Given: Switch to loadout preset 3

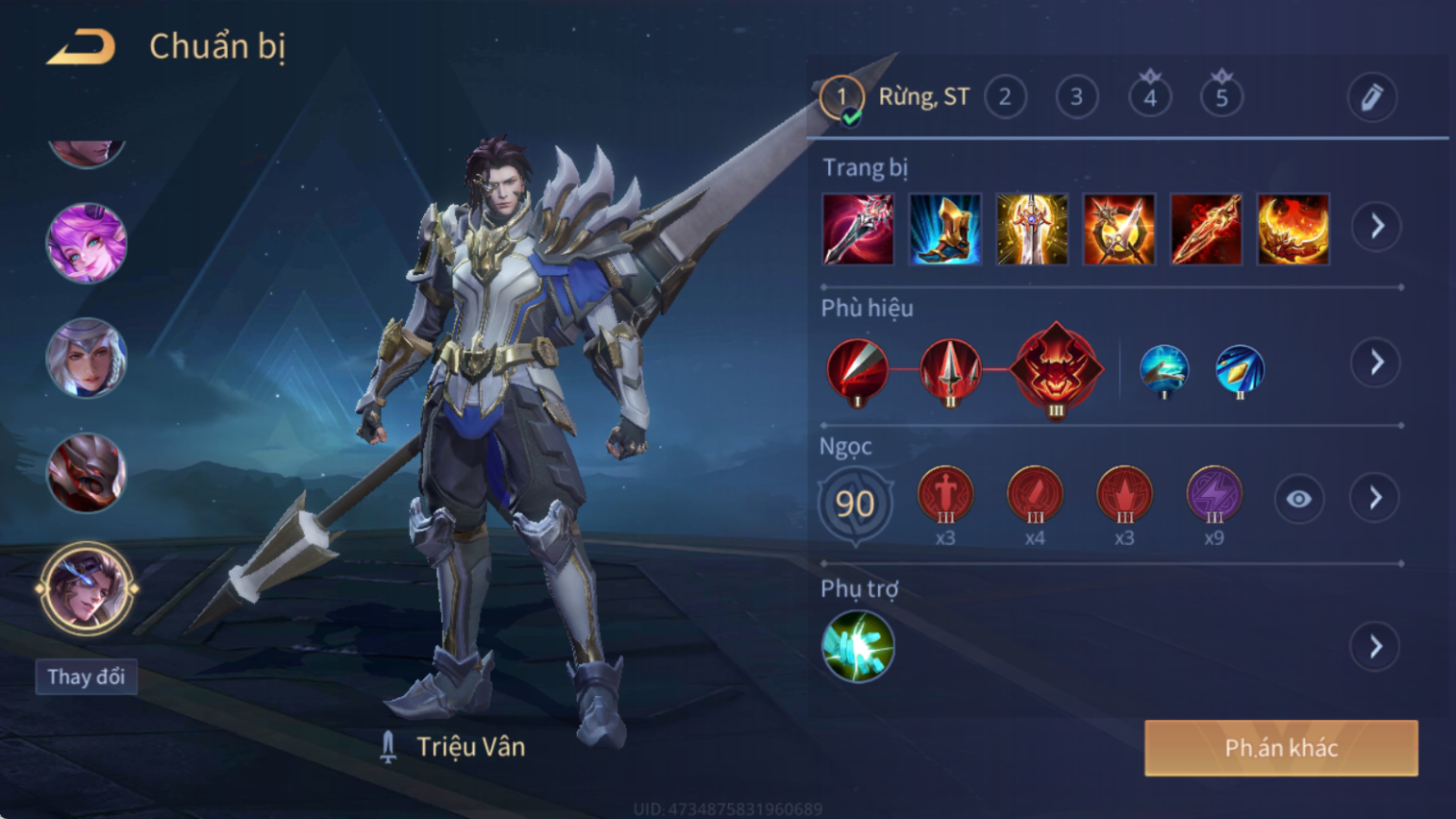Looking at the screenshot, I should coord(1076,97).
